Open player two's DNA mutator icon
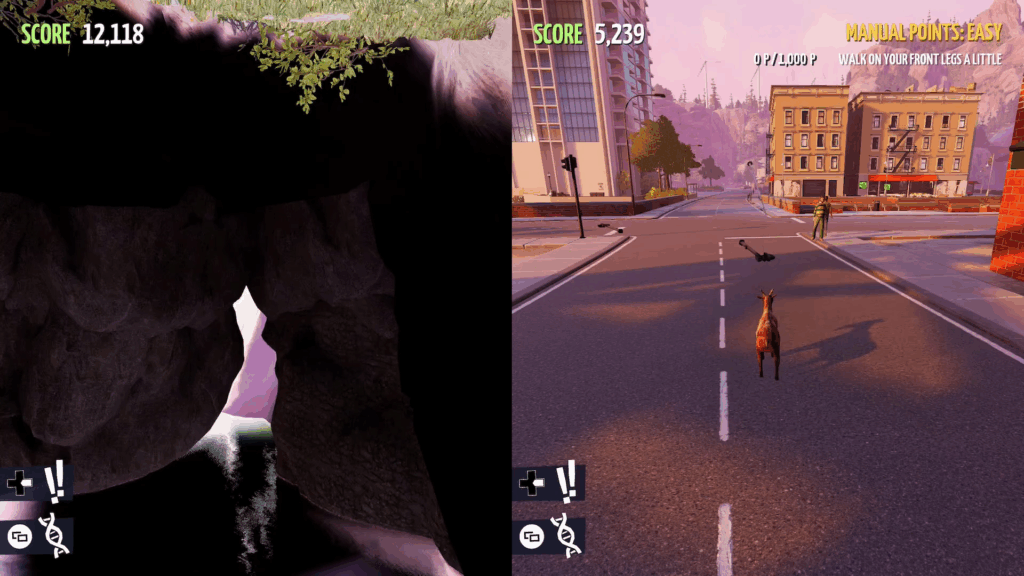Screen dimensions: 1024x576 pos(563,534)
